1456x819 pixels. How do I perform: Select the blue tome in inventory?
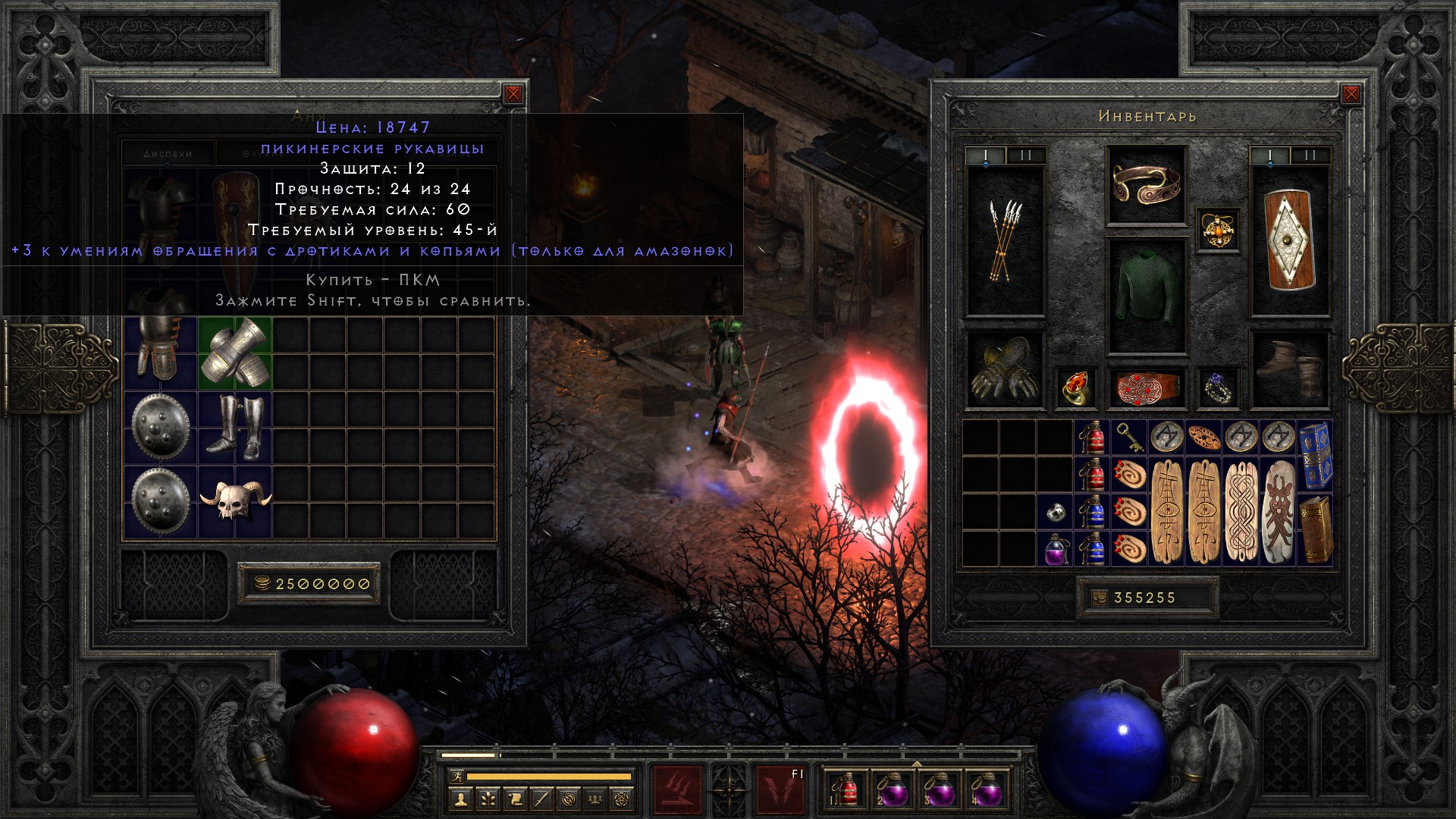(1316, 455)
